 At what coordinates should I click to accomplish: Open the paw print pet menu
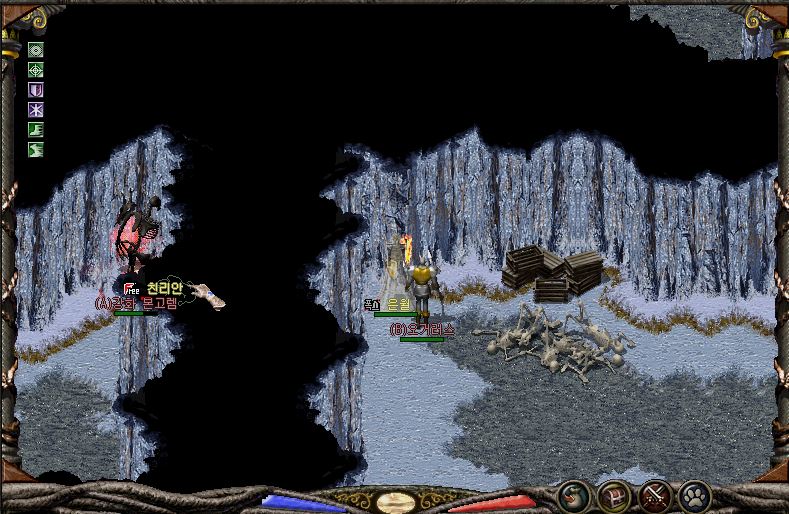695,496
